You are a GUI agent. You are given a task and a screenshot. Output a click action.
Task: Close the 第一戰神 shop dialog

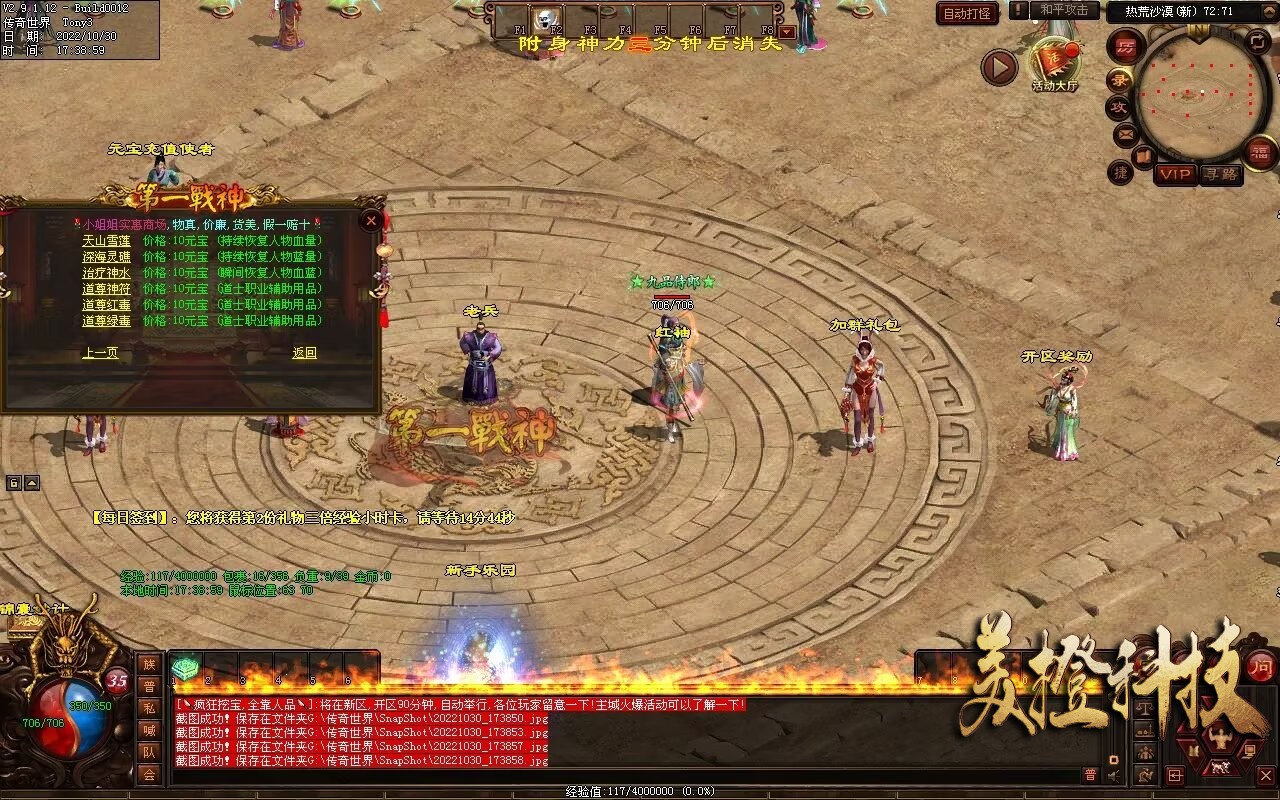coord(371,220)
